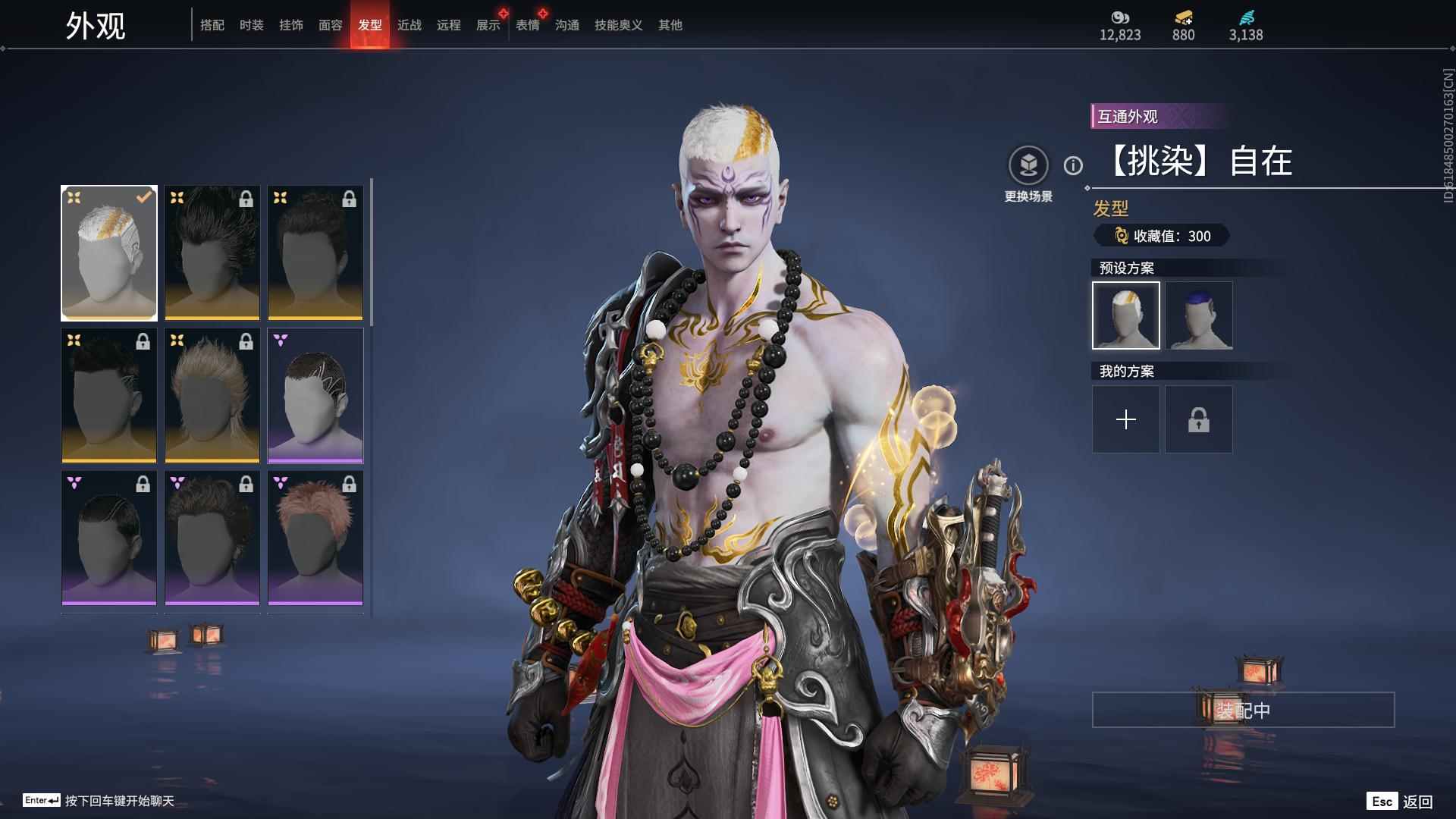
Task: Open the 近战 melee tab
Action: pos(409,25)
